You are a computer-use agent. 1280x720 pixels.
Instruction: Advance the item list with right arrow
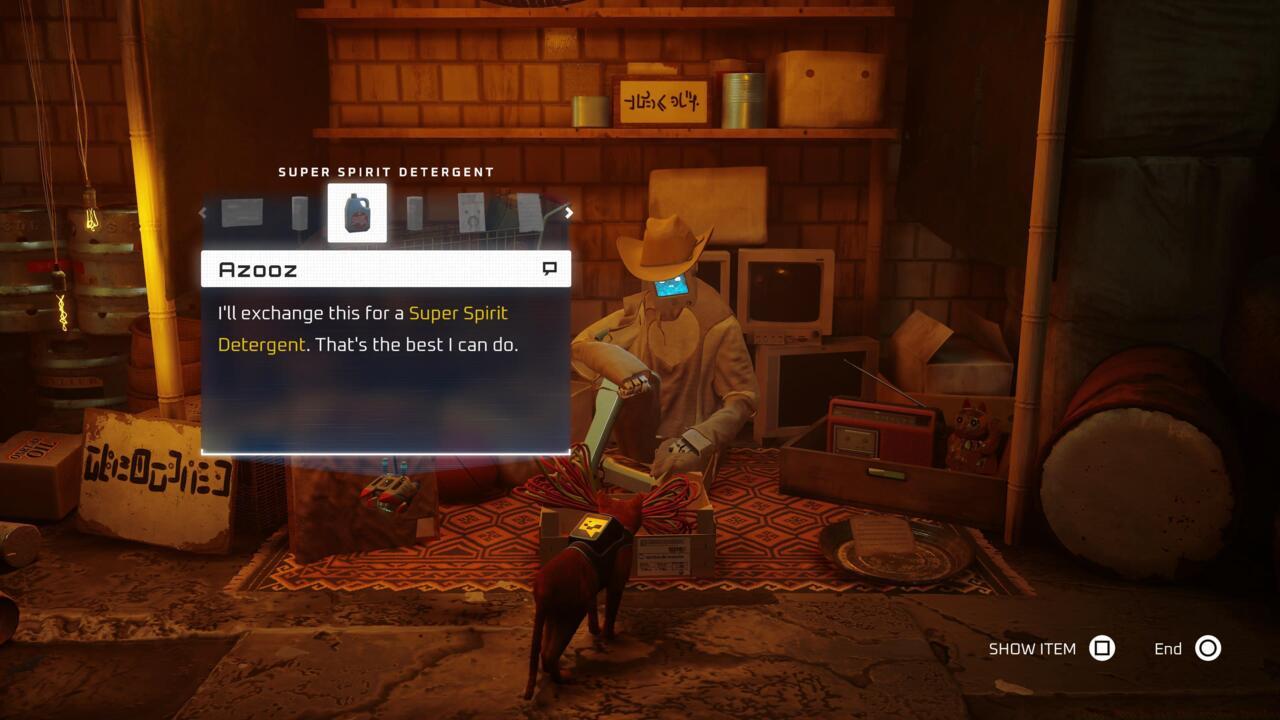pyautogui.click(x=569, y=212)
